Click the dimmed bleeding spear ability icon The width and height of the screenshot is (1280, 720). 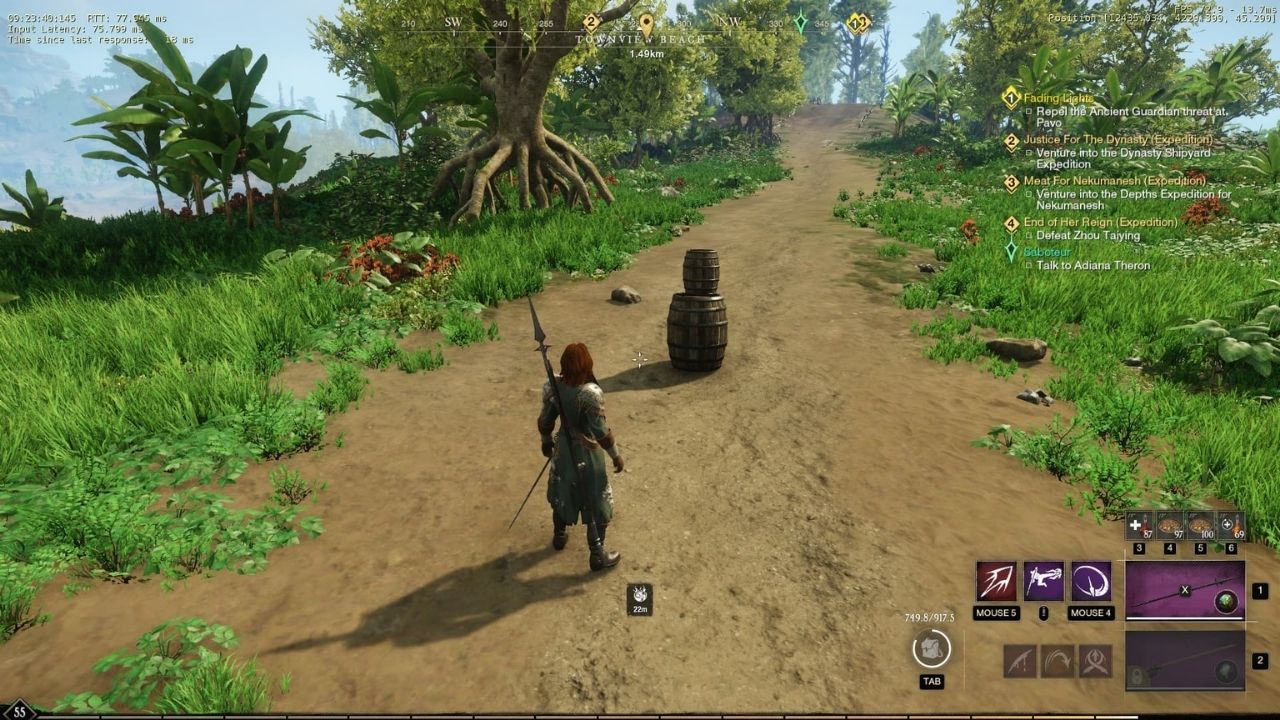click(x=1019, y=660)
